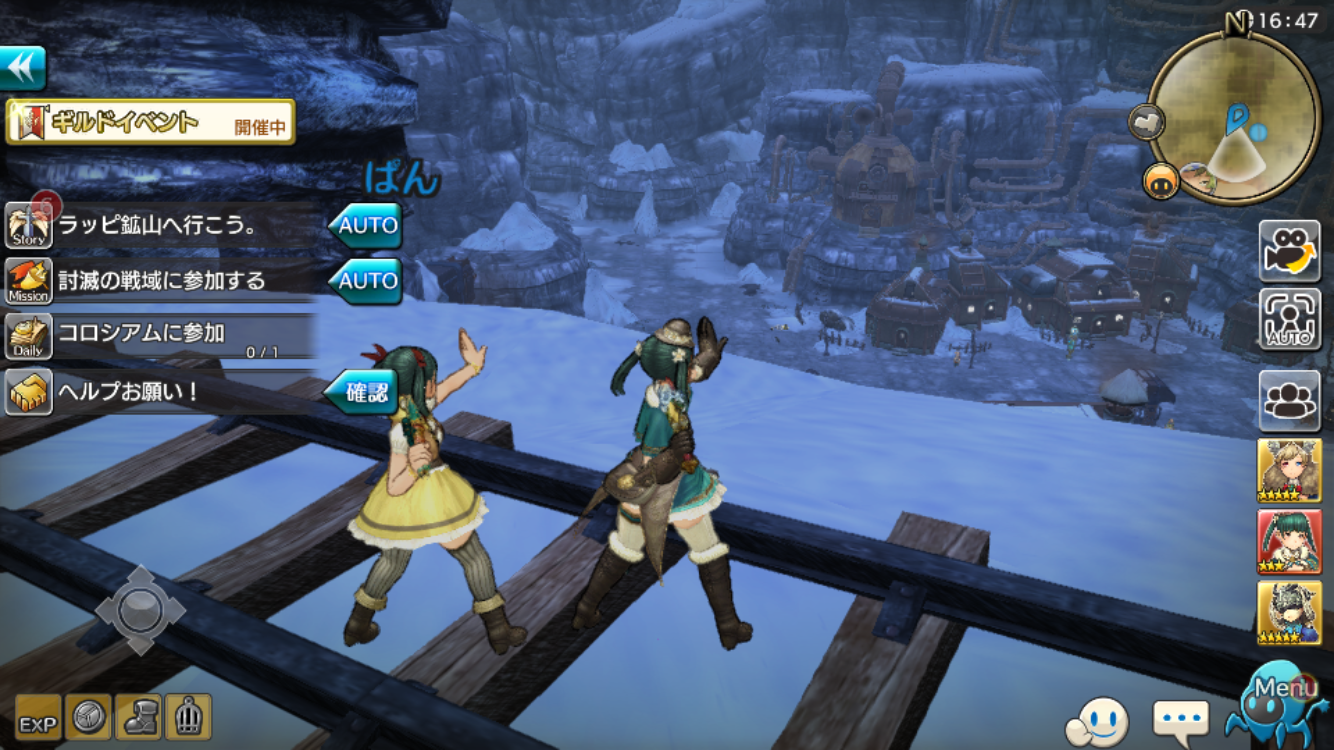Select the green-haired three-star character portrait
Image resolution: width=1334 pixels, height=750 pixels.
click(1289, 541)
